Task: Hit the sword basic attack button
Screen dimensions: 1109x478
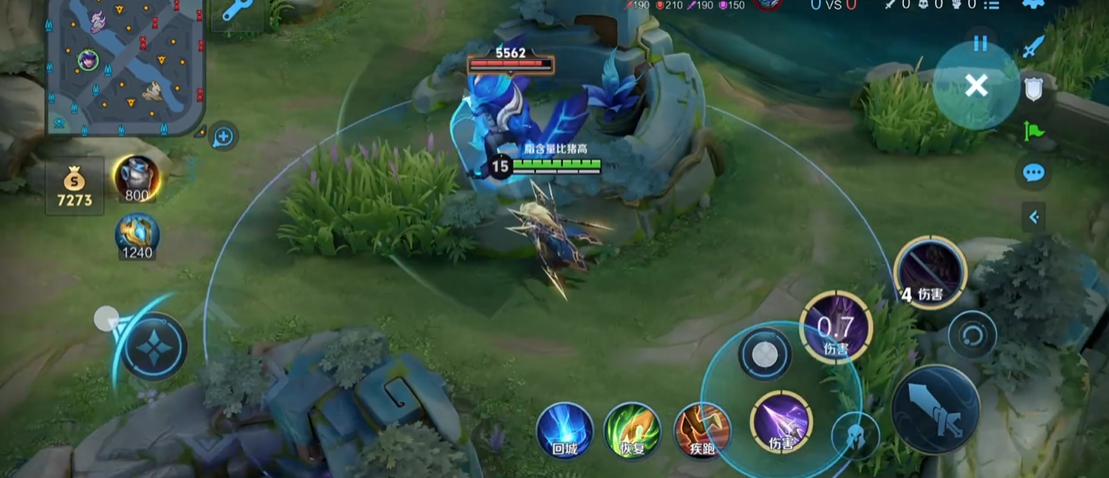Action: 935,409
